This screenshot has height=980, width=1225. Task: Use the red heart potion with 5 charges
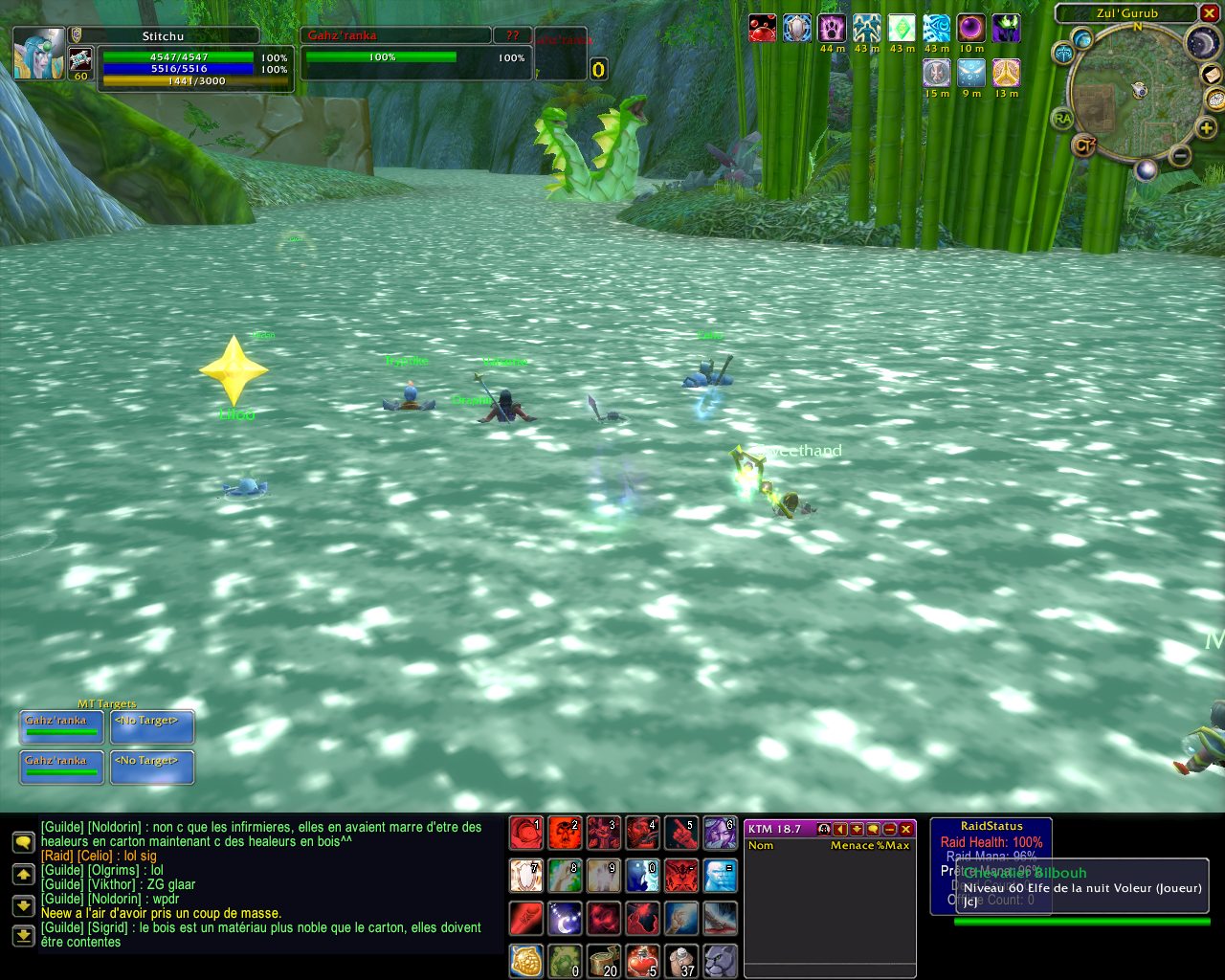pos(642,961)
